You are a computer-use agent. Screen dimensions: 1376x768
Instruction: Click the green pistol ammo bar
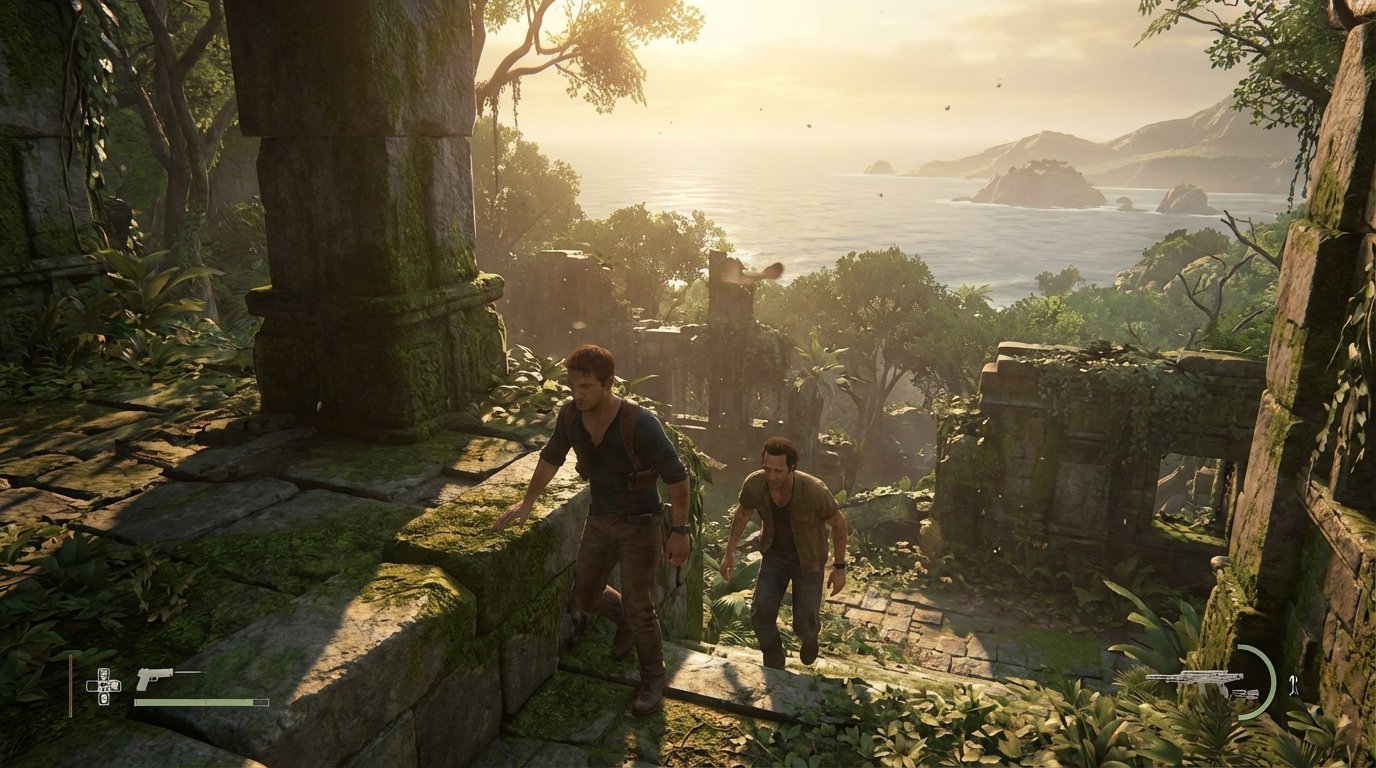(201, 702)
